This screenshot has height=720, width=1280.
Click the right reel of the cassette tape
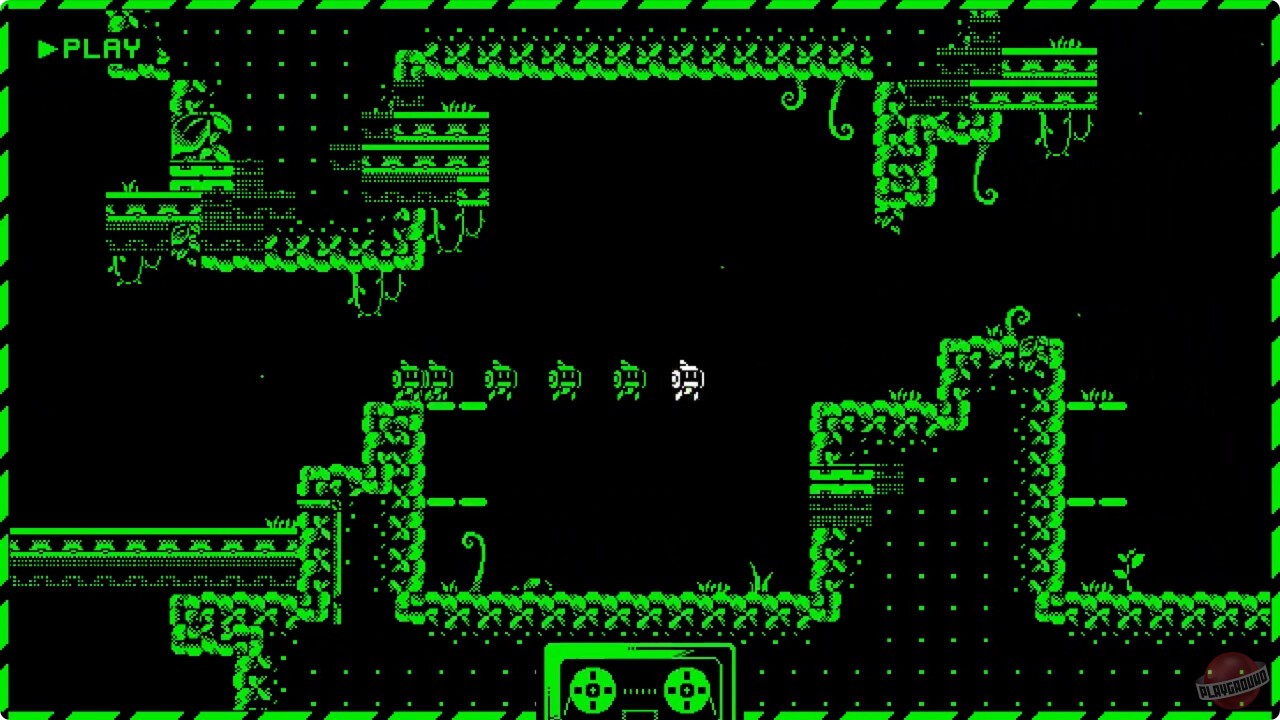[x=685, y=688]
